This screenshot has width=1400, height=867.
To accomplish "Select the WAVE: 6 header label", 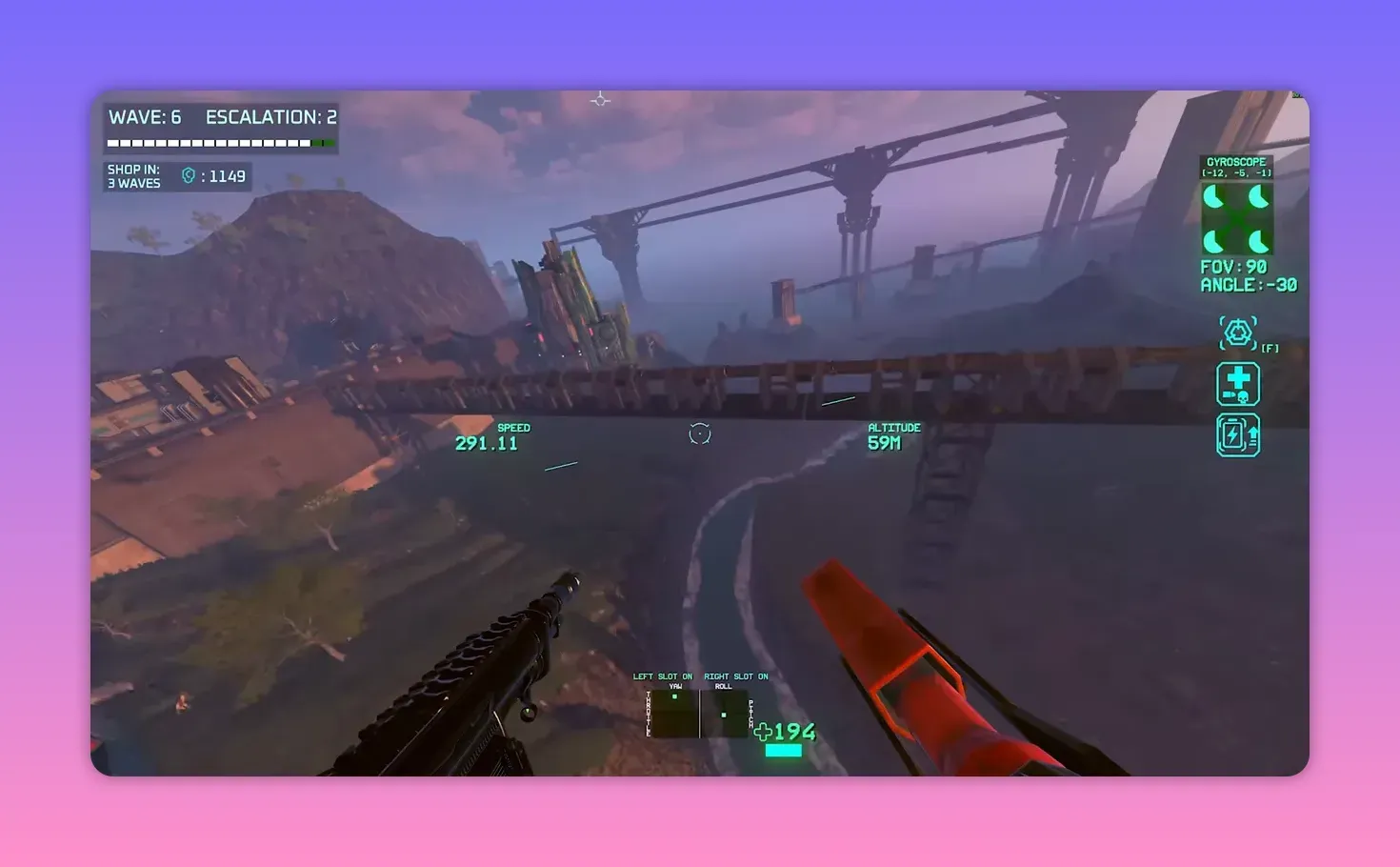I will 145,116.
